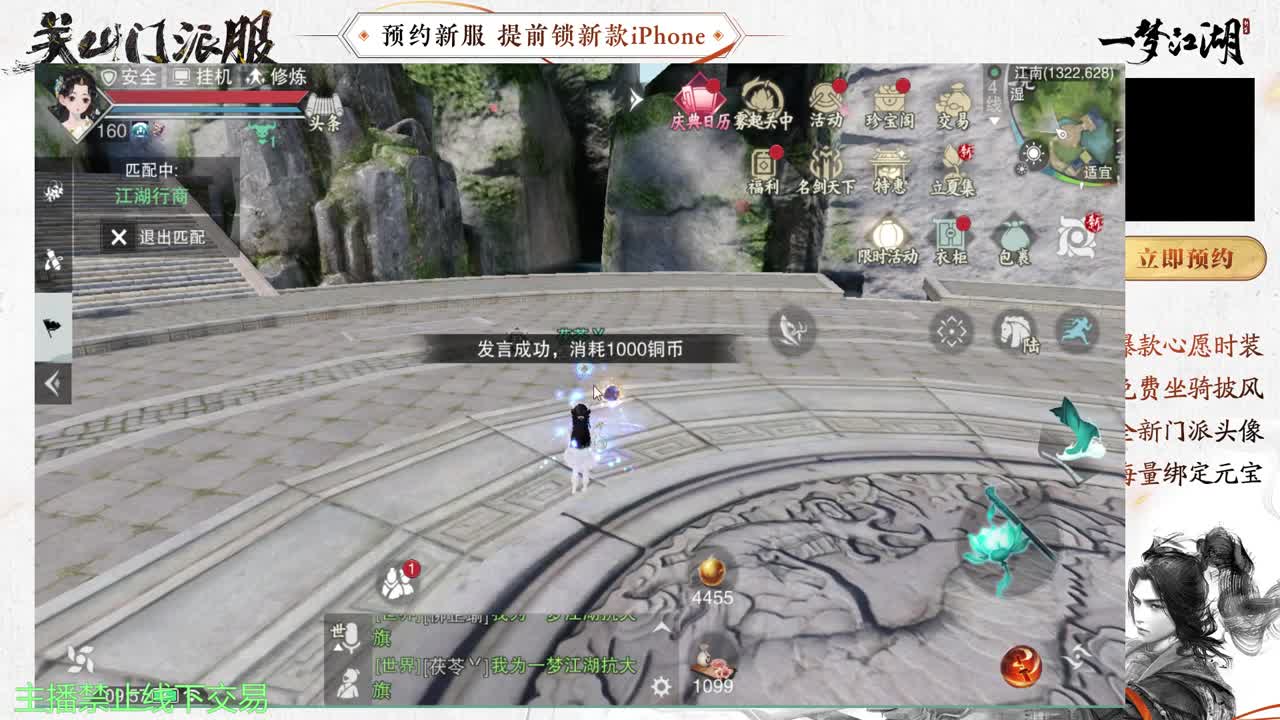
Task: Select the horse mount (陆) icon
Action: click(1013, 332)
